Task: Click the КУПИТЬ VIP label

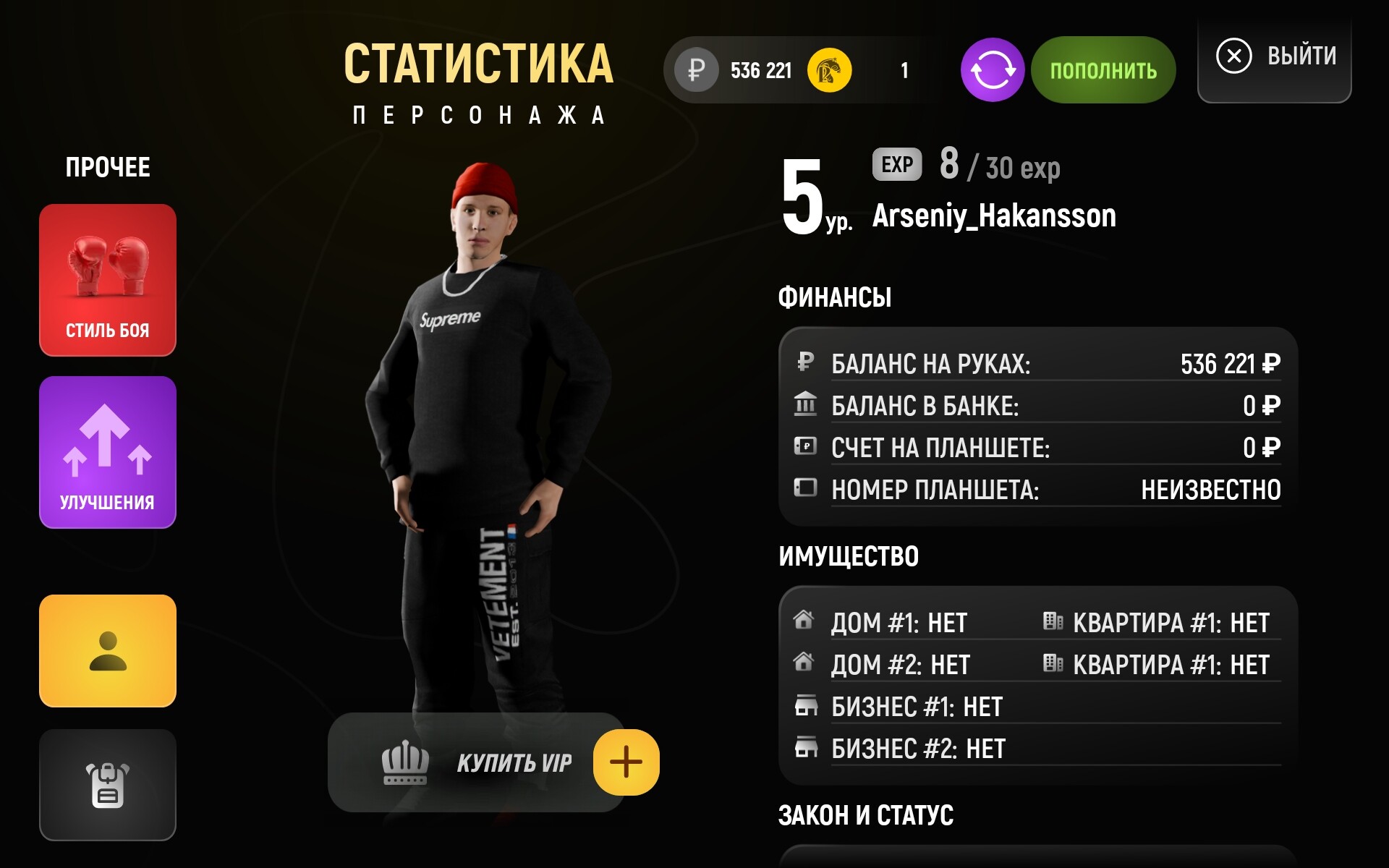Action: click(514, 763)
